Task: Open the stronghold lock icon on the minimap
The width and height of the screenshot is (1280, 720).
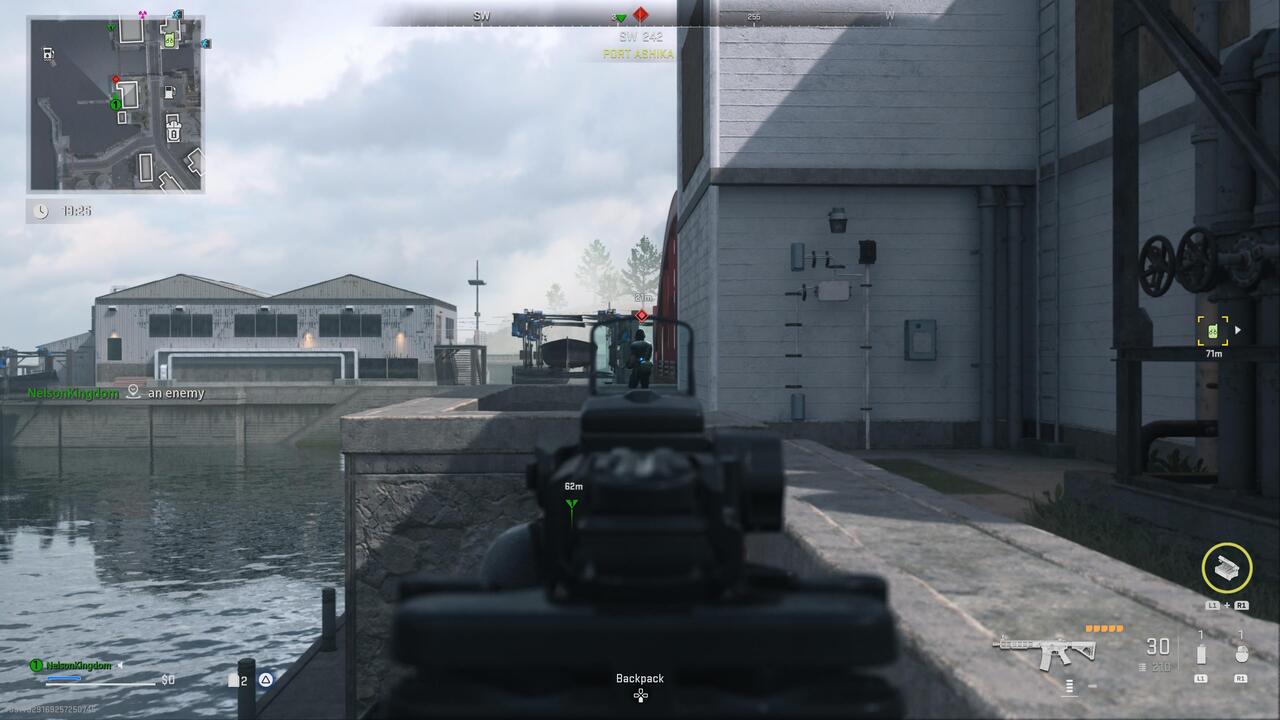Action: (173, 130)
